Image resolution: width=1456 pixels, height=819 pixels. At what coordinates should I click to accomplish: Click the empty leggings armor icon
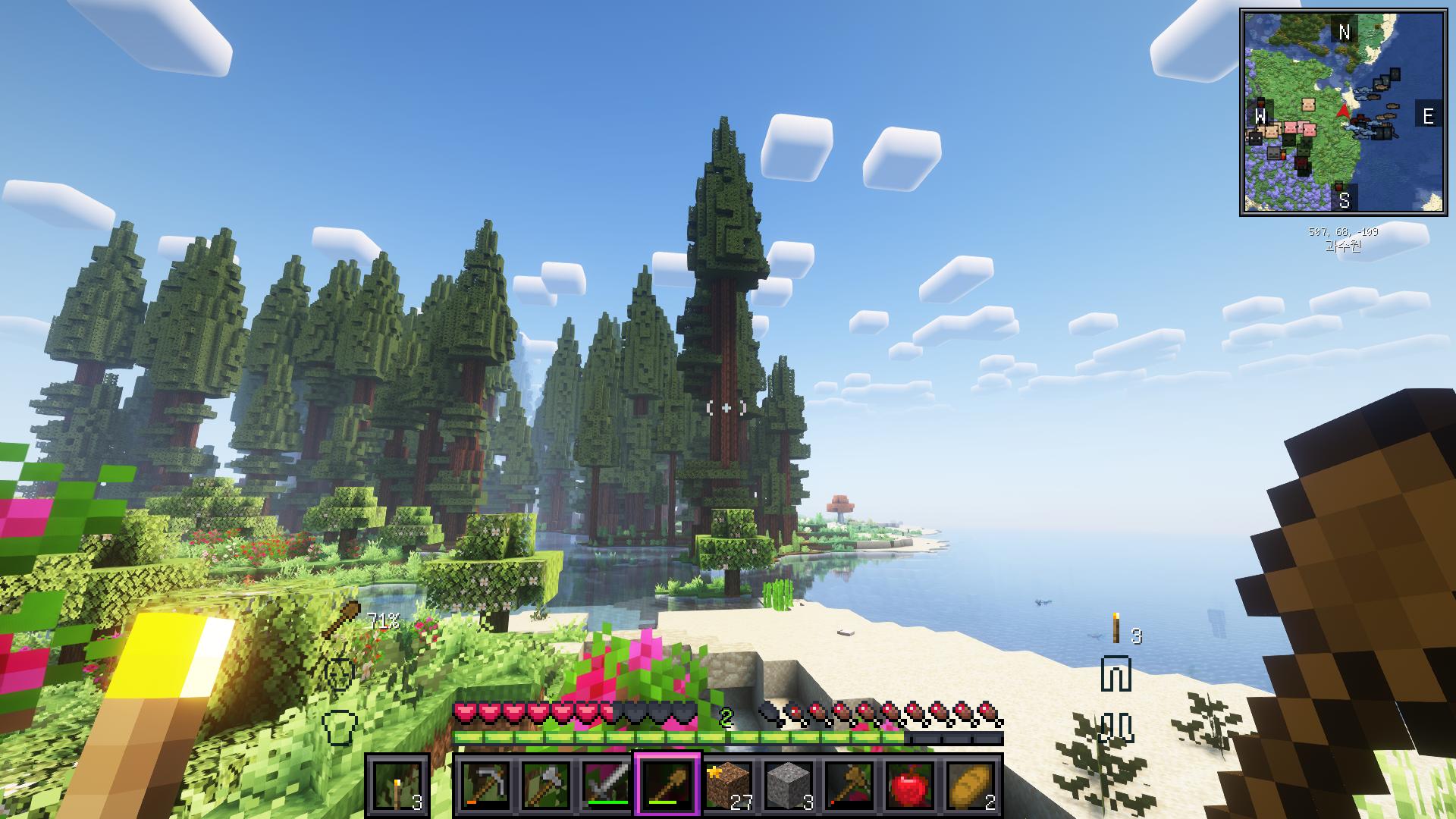pos(1116,674)
